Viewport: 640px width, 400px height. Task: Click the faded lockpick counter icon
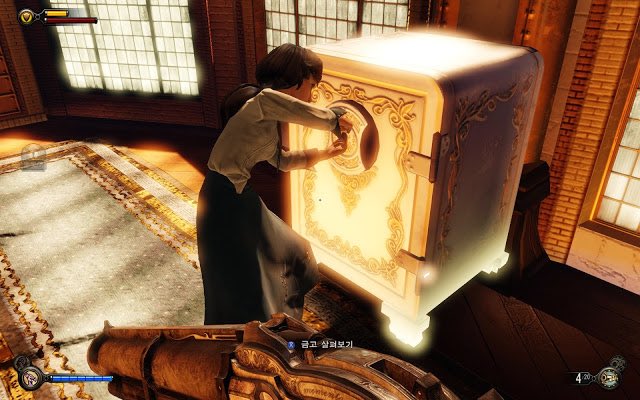(x=33, y=156)
